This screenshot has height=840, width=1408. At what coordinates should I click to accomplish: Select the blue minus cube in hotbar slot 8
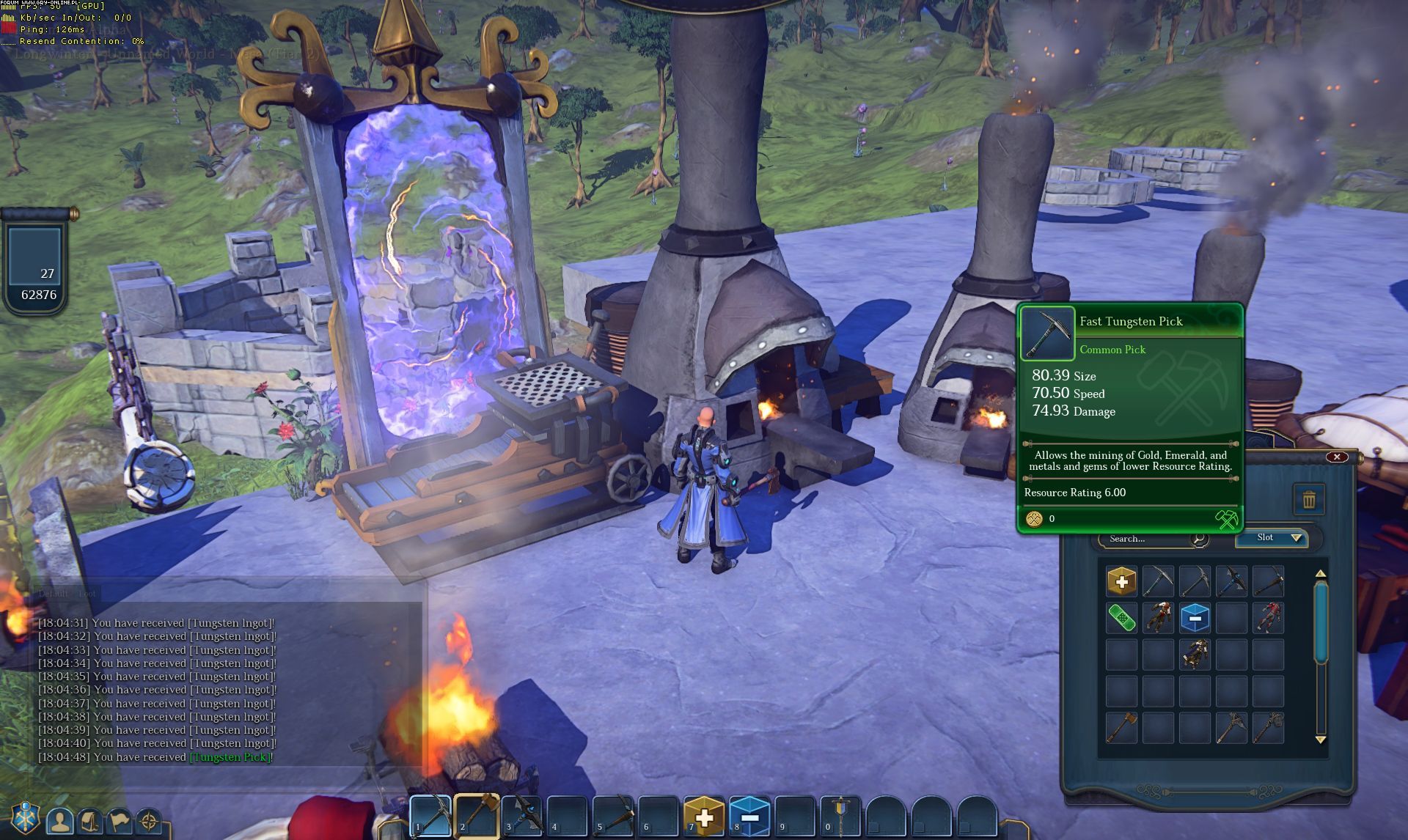[749, 817]
